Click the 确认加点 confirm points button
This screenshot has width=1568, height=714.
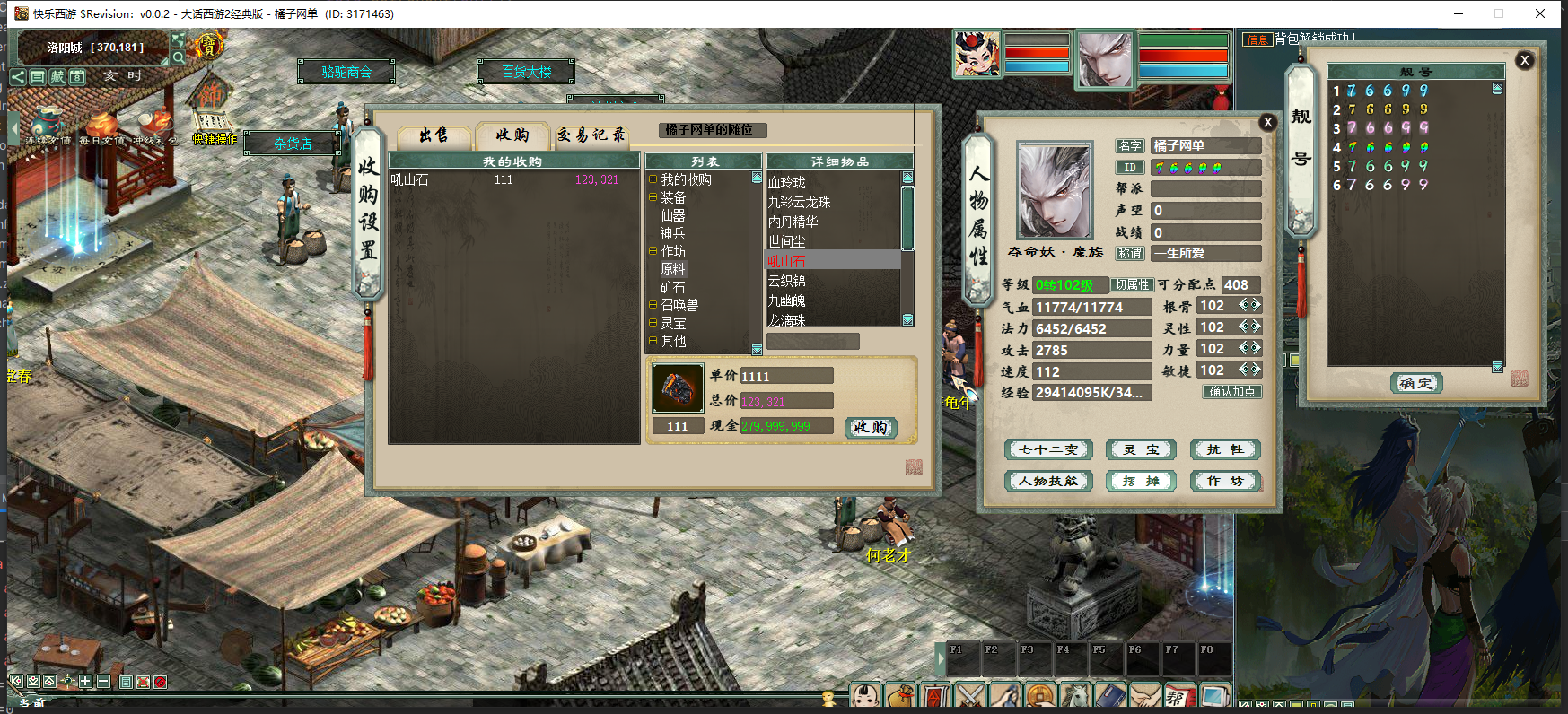pyautogui.click(x=1231, y=392)
